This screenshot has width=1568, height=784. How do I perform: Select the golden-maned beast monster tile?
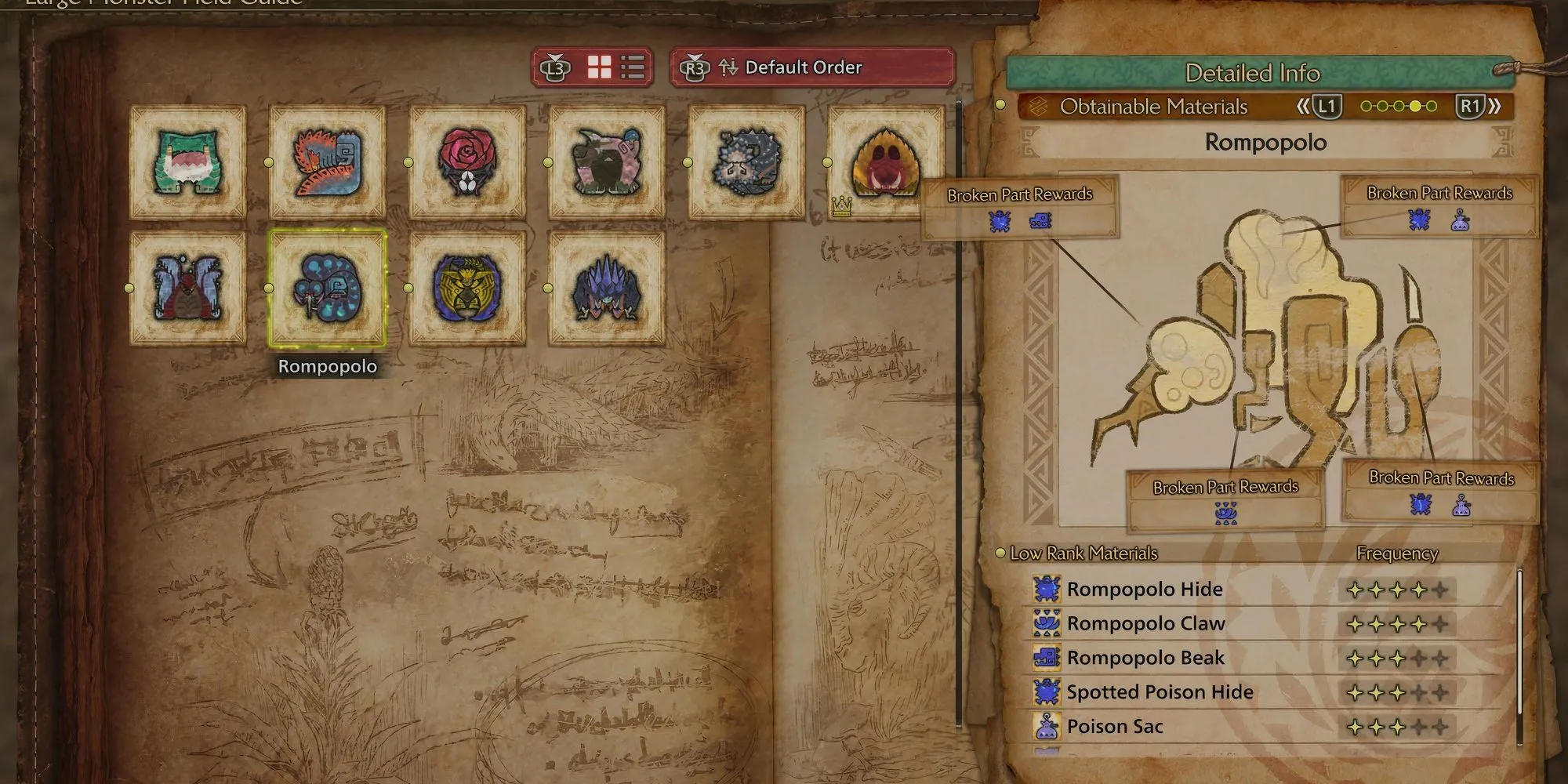point(467,289)
